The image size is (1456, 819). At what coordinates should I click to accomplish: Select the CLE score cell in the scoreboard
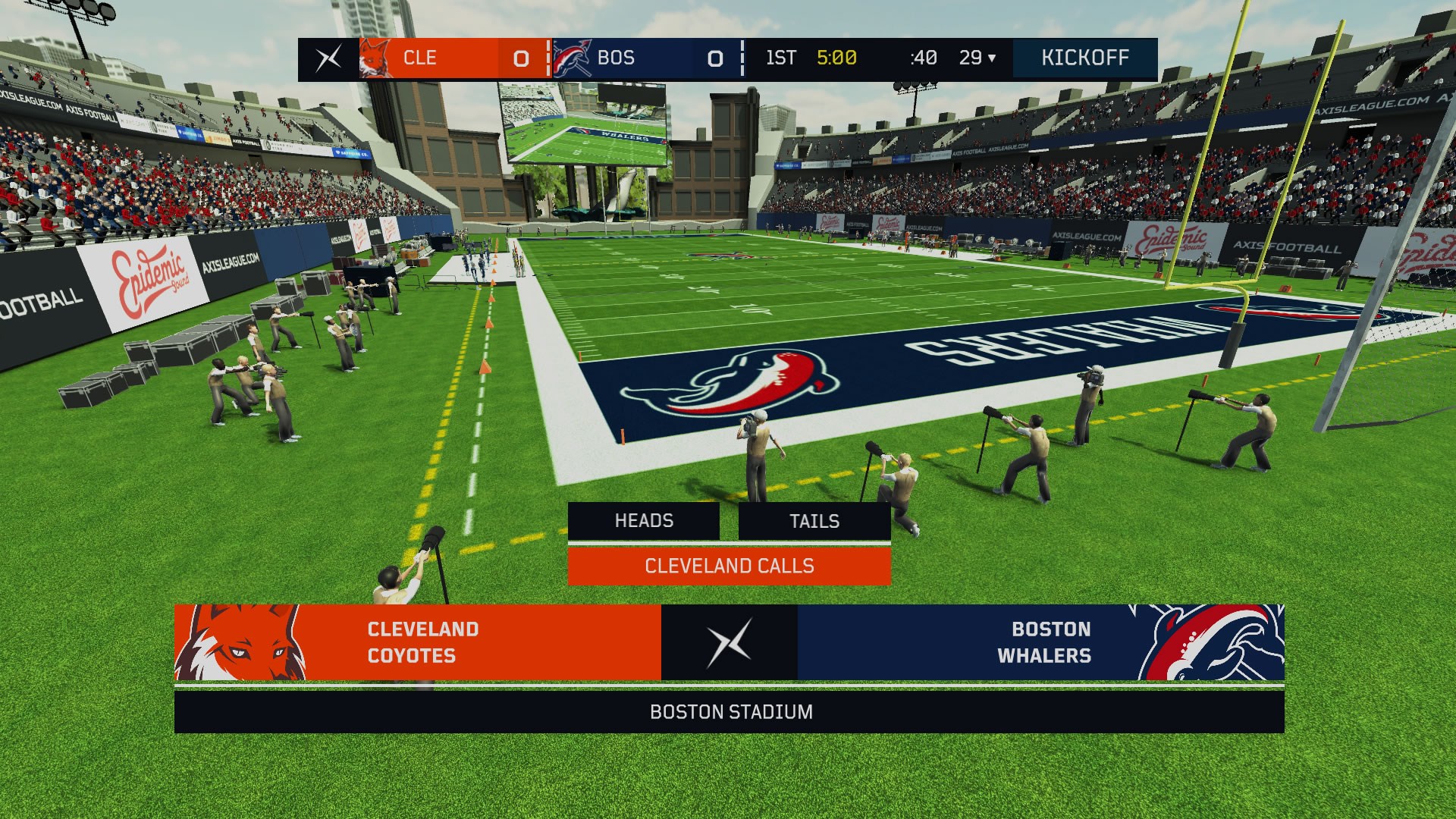coord(520,58)
